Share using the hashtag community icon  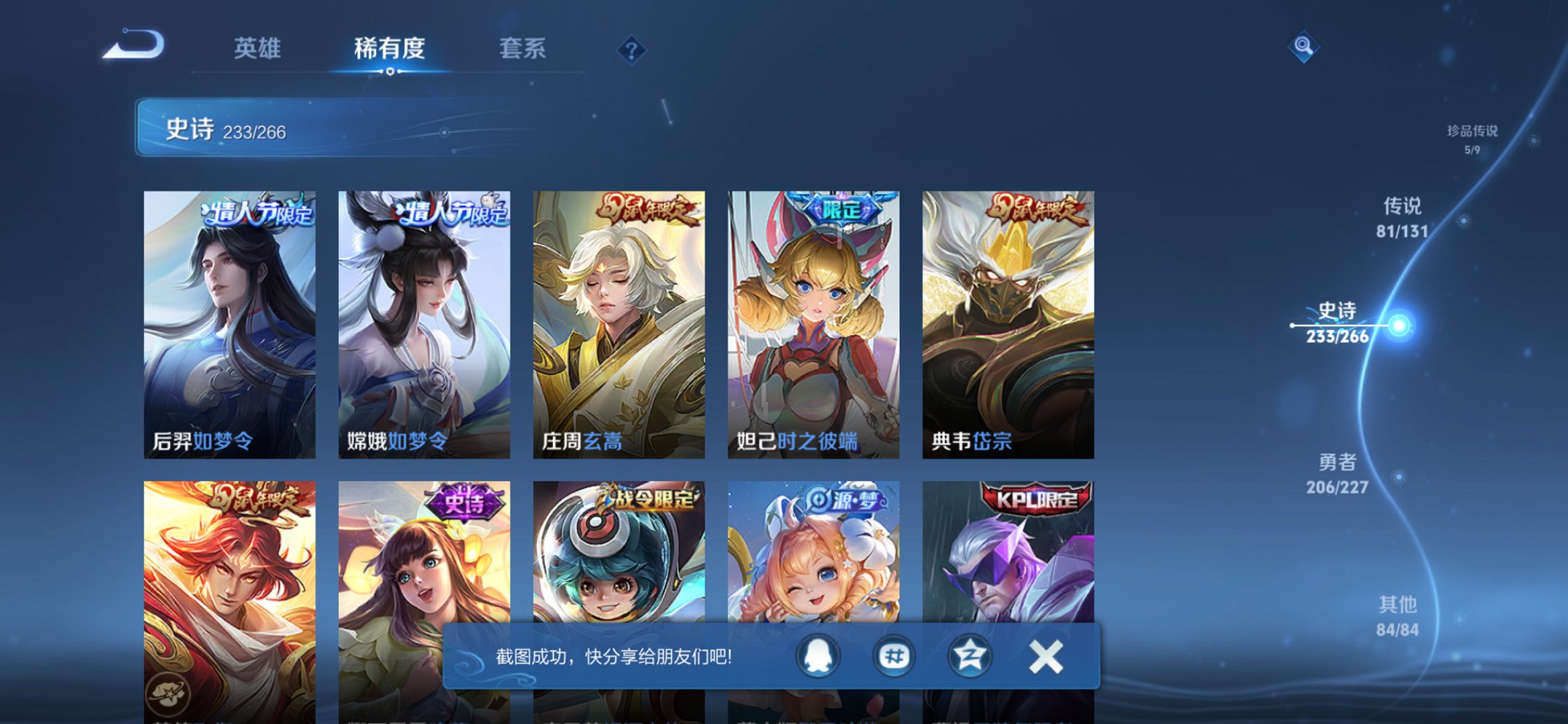893,655
